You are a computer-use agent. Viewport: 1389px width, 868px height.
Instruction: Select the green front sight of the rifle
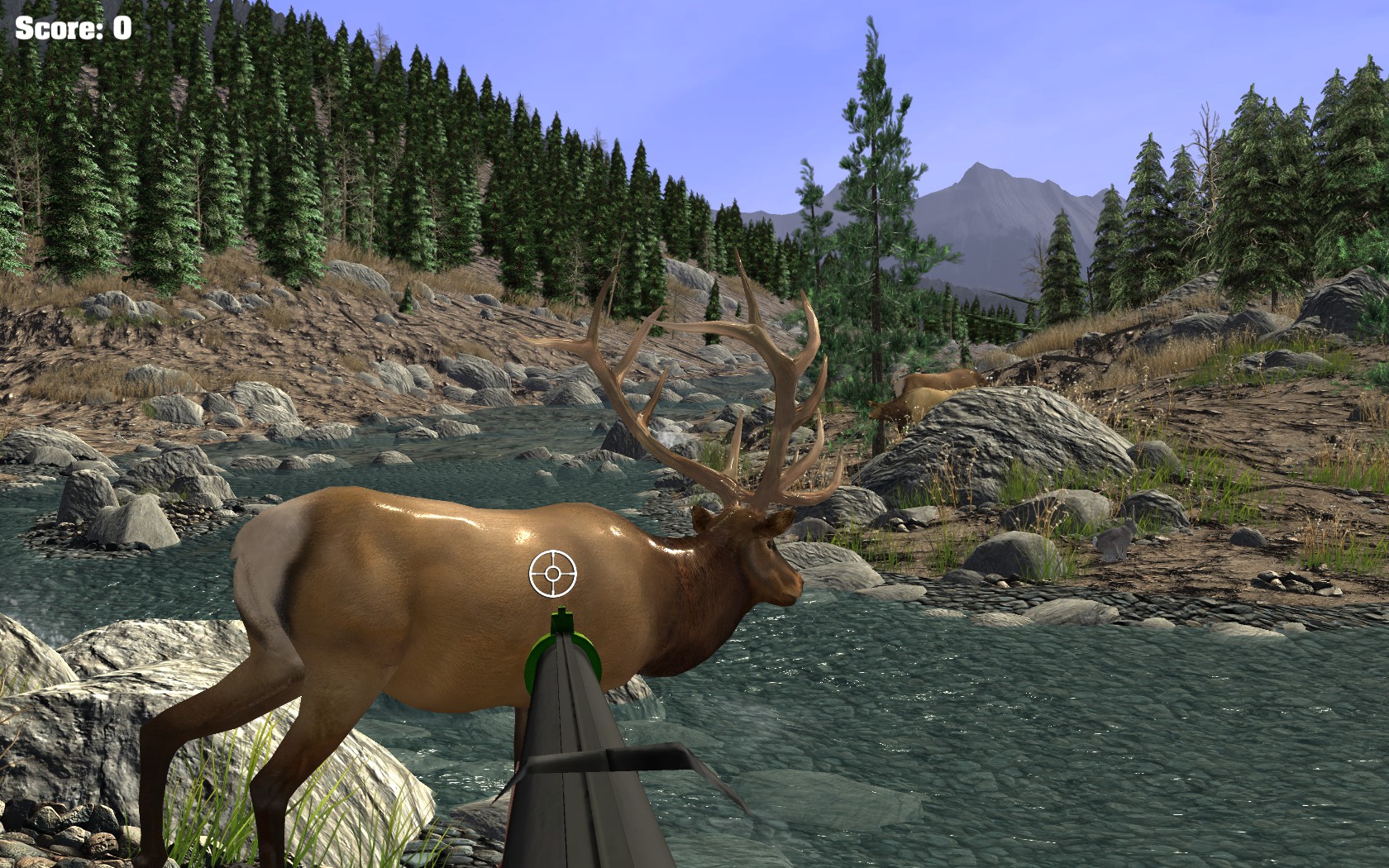pos(564,620)
